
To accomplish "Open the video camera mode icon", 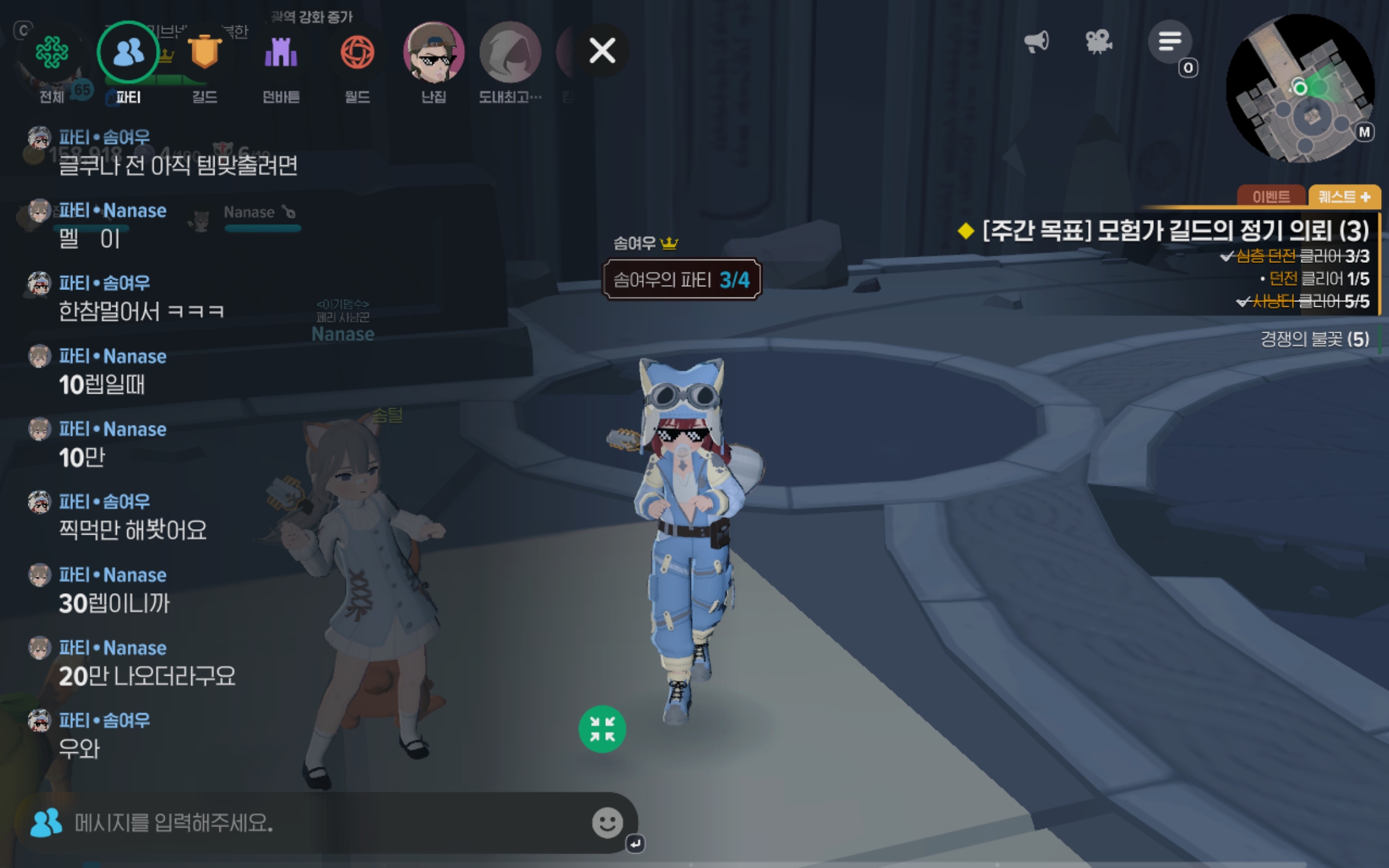I will pos(1098,42).
